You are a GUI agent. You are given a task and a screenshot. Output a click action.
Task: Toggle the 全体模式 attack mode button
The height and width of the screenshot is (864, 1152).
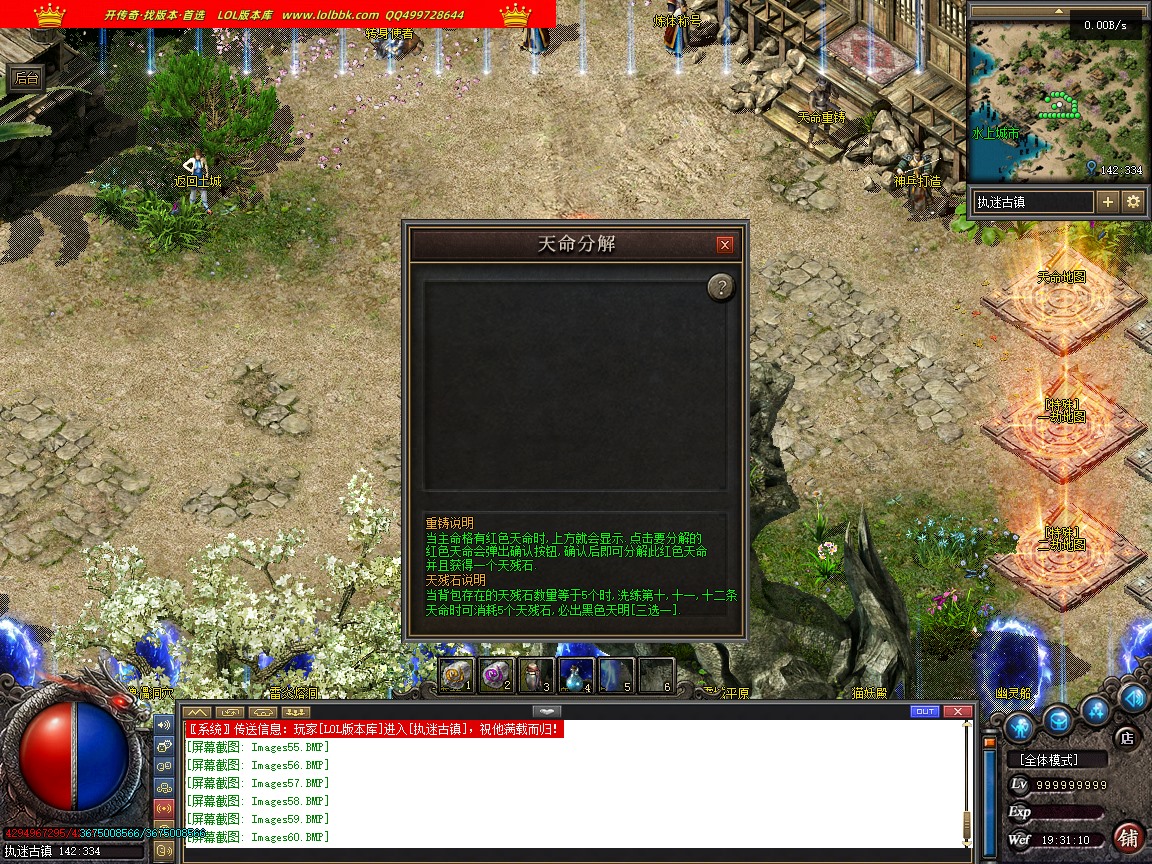coord(1056,760)
